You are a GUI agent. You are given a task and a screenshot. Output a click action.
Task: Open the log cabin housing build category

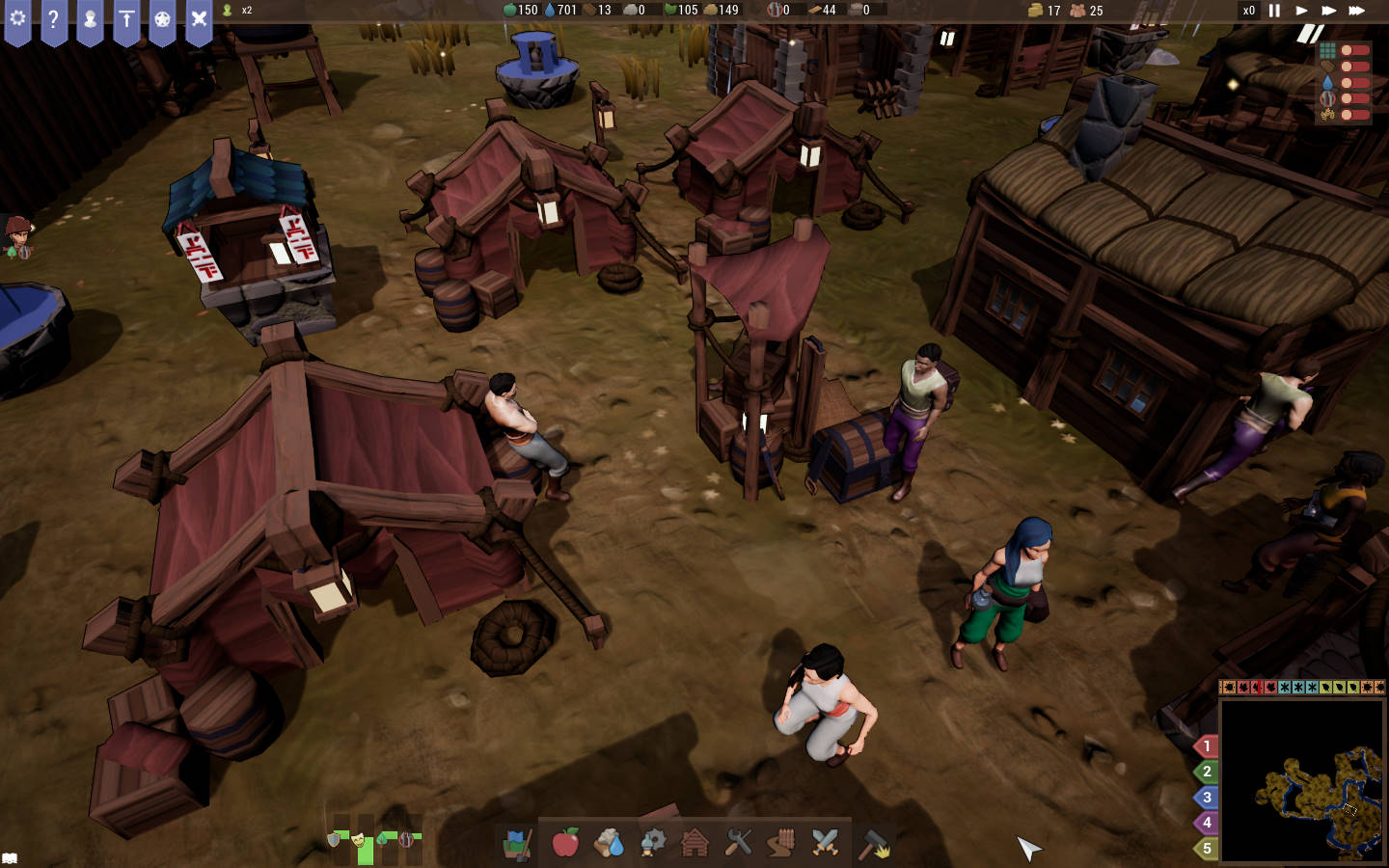pyautogui.click(x=694, y=843)
